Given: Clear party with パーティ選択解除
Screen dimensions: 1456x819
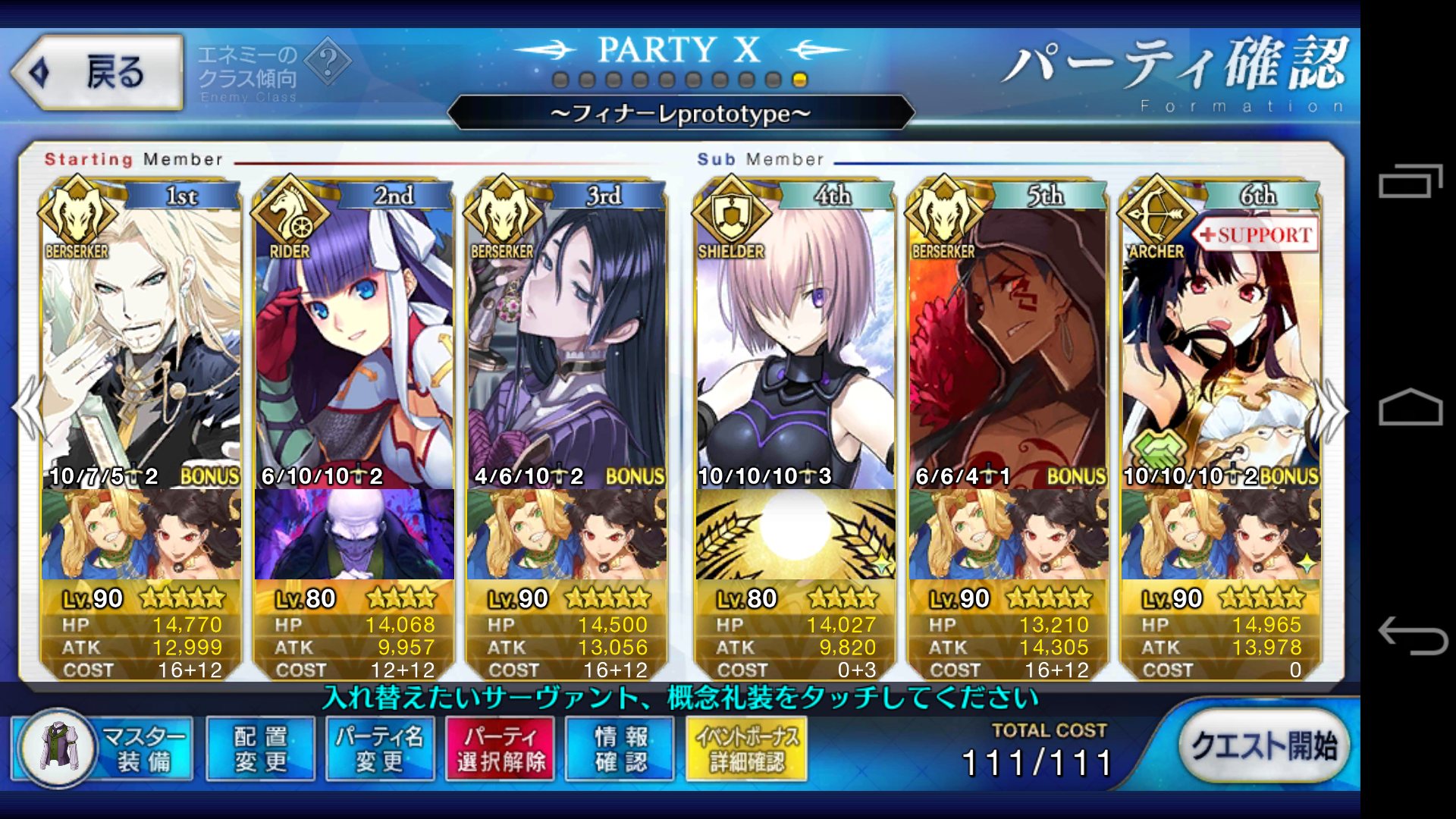Looking at the screenshot, I should click(500, 748).
